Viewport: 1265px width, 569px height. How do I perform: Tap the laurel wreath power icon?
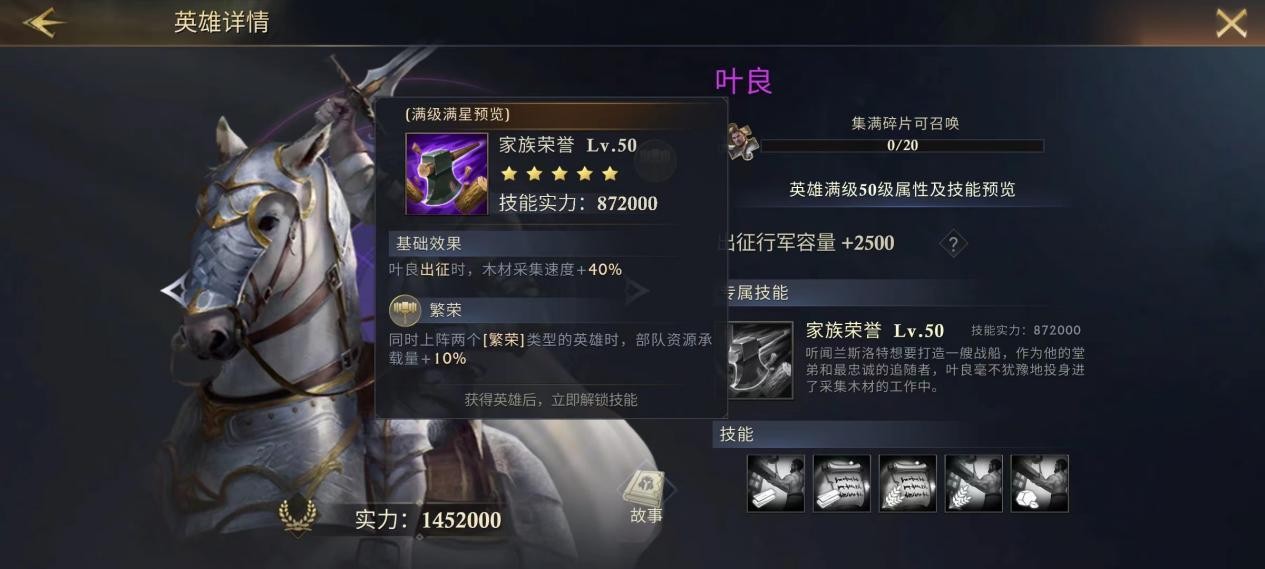[x=297, y=517]
